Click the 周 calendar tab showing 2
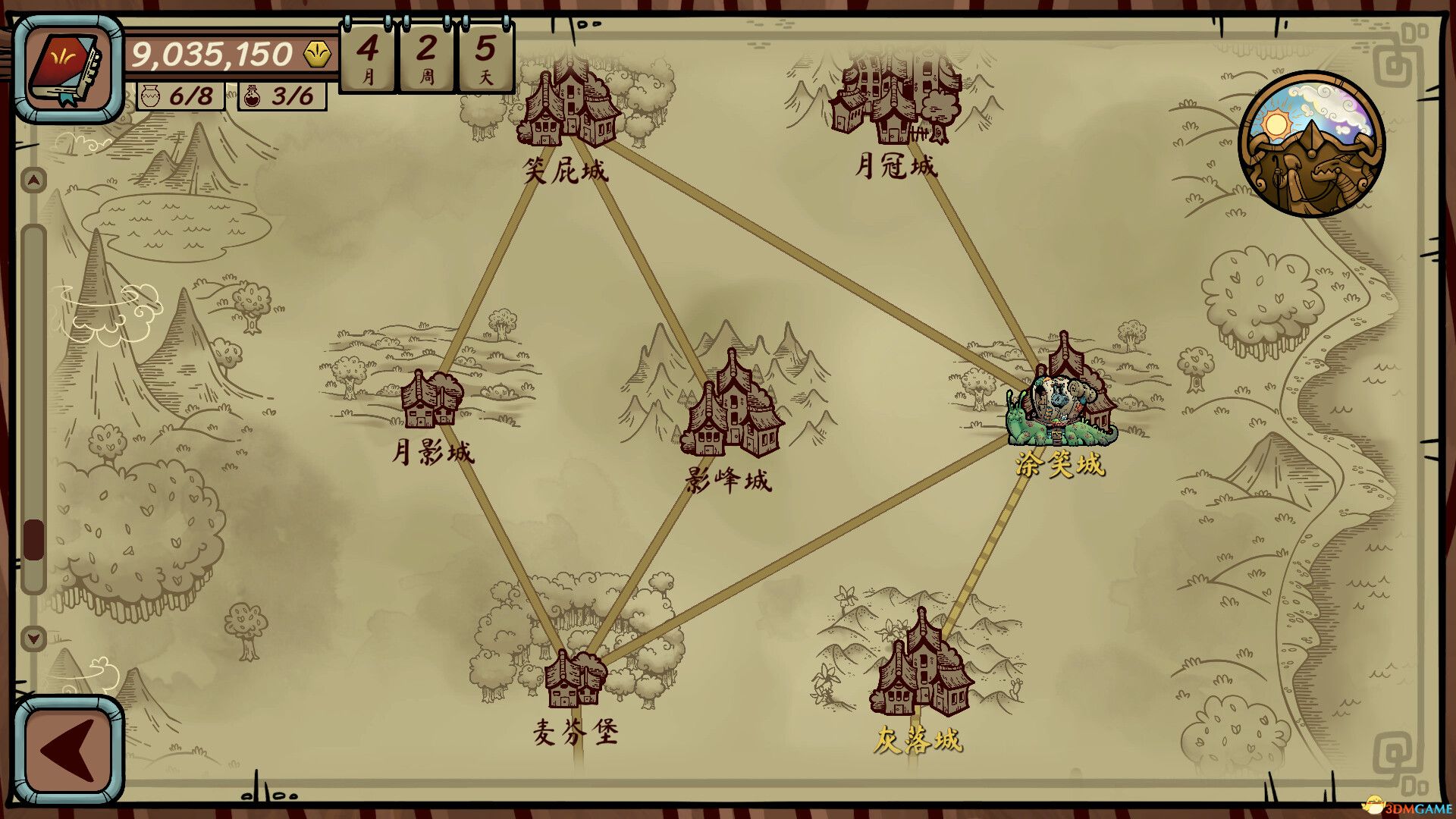This screenshot has width=1456, height=819. [425, 57]
